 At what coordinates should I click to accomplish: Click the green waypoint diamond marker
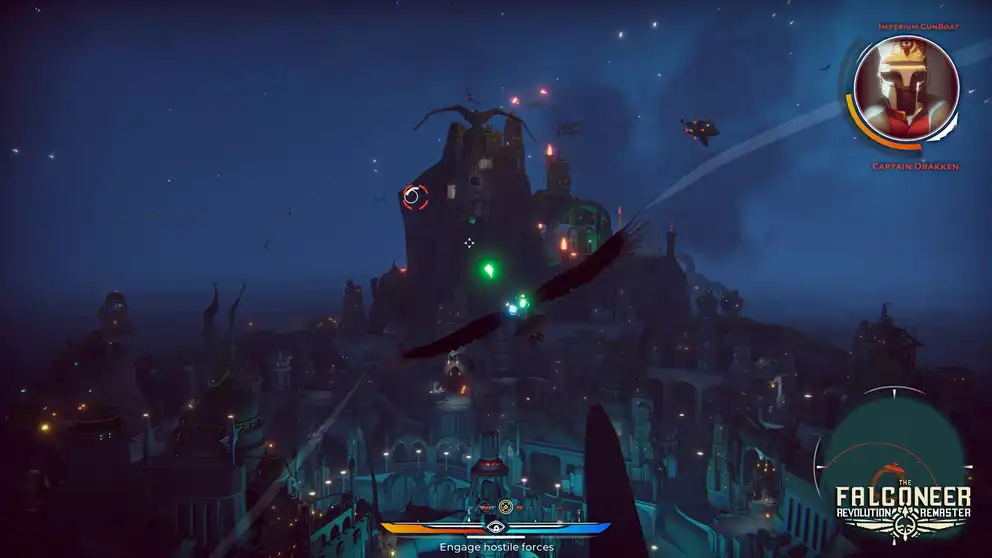pos(489,269)
